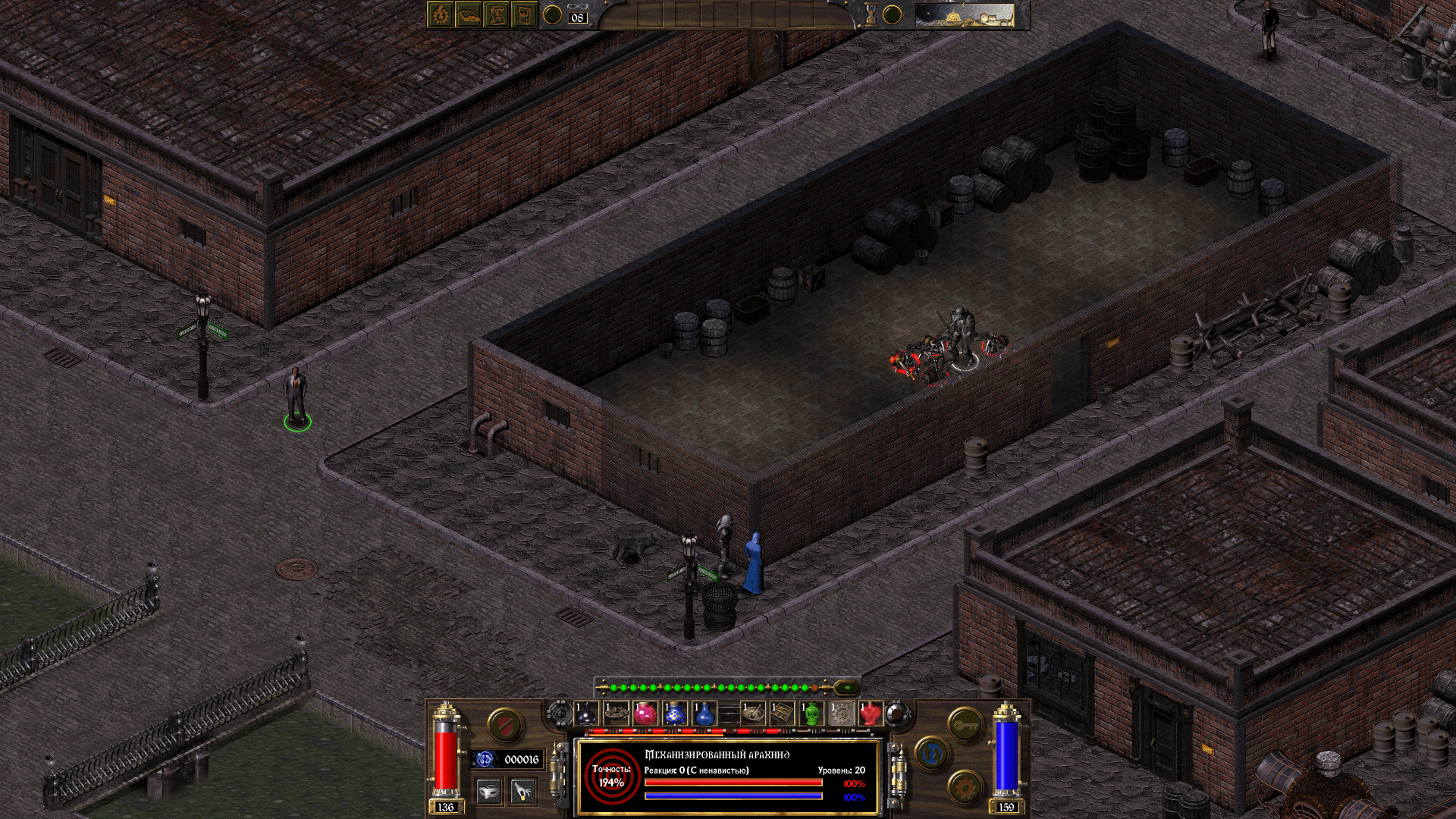Select the pink potion quickslot

(645, 712)
